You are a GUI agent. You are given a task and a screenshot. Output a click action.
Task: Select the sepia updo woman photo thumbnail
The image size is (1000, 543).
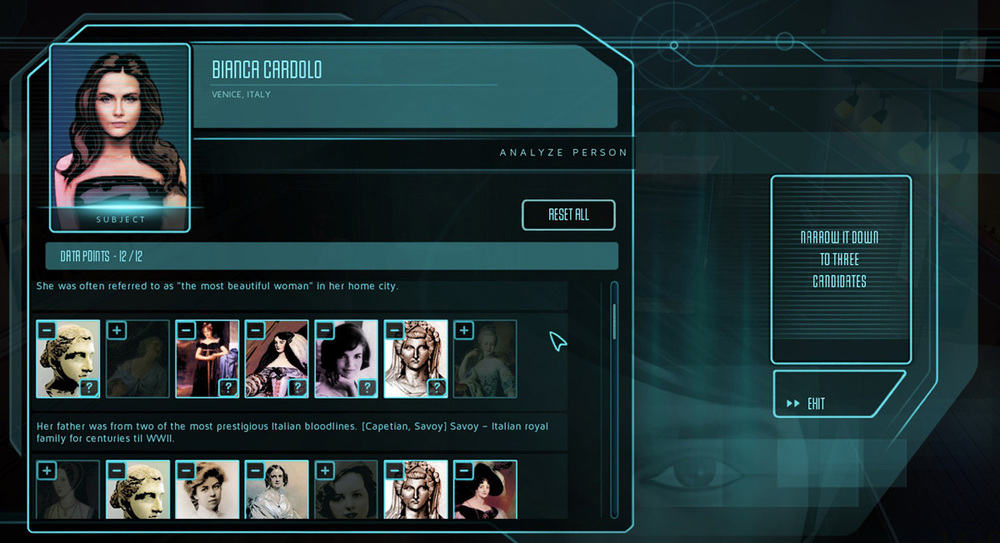[208, 495]
